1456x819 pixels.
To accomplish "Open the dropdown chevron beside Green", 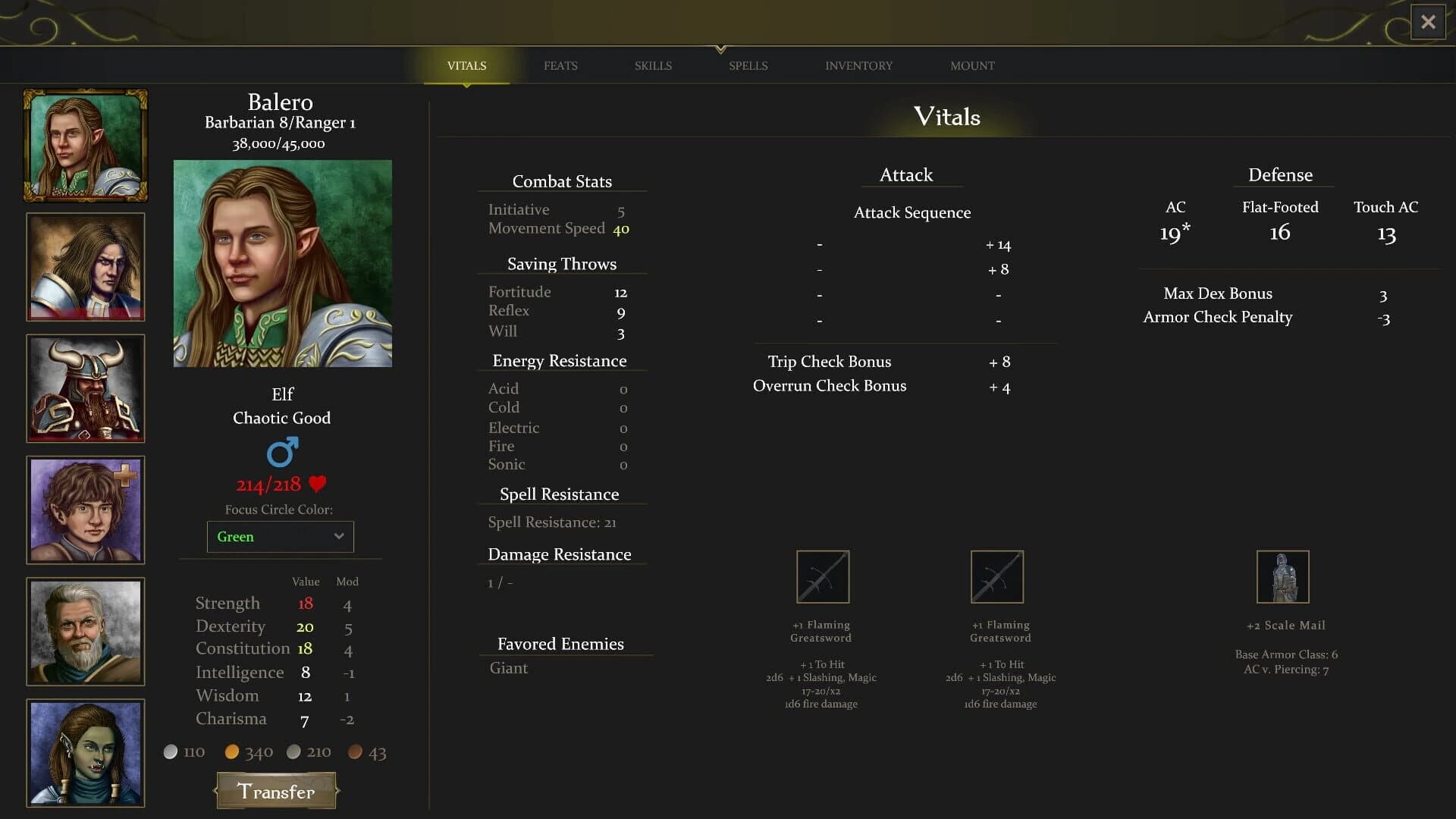I will click(338, 536).
